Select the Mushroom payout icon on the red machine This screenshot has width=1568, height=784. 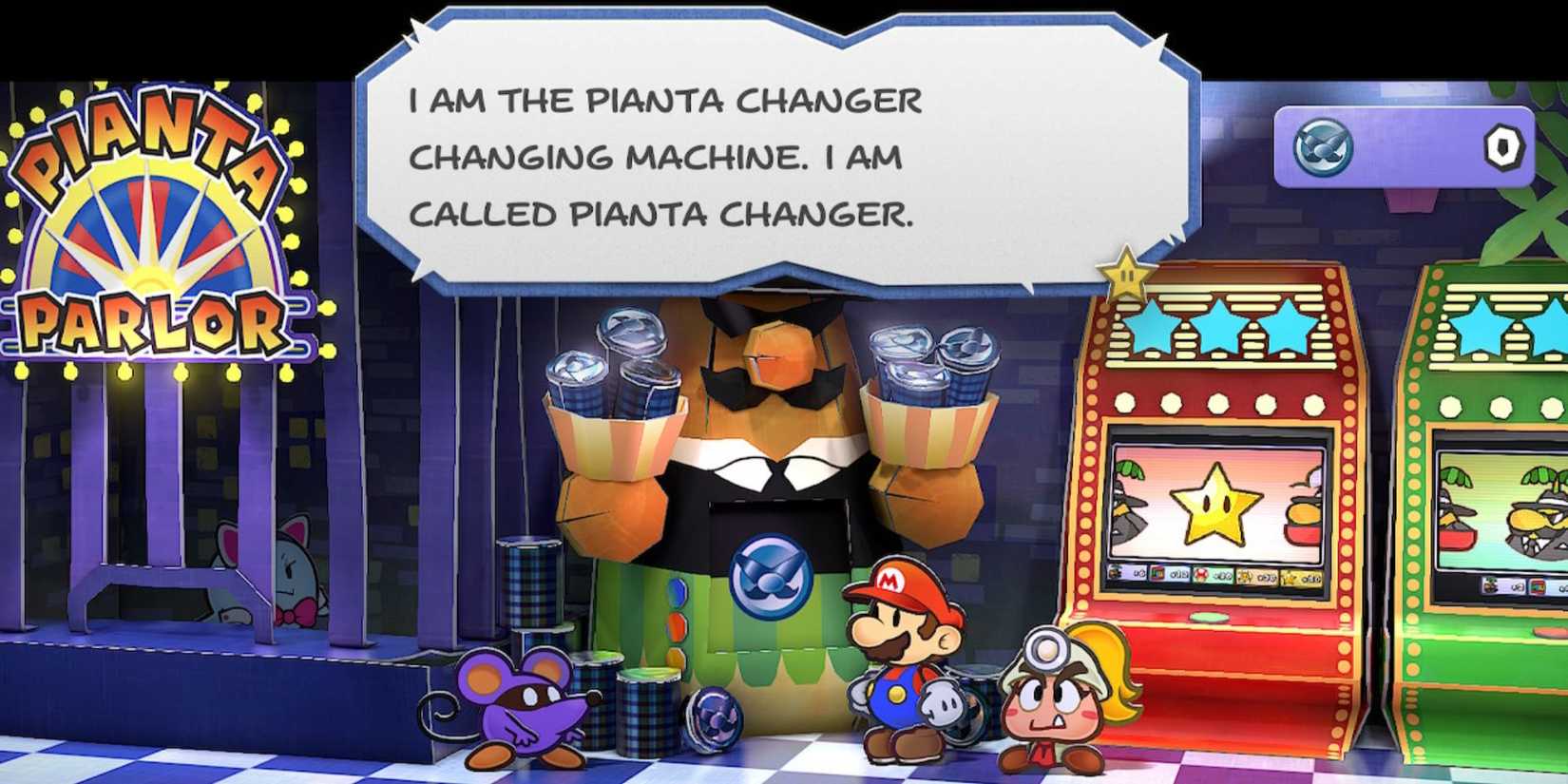[1202, 574]
